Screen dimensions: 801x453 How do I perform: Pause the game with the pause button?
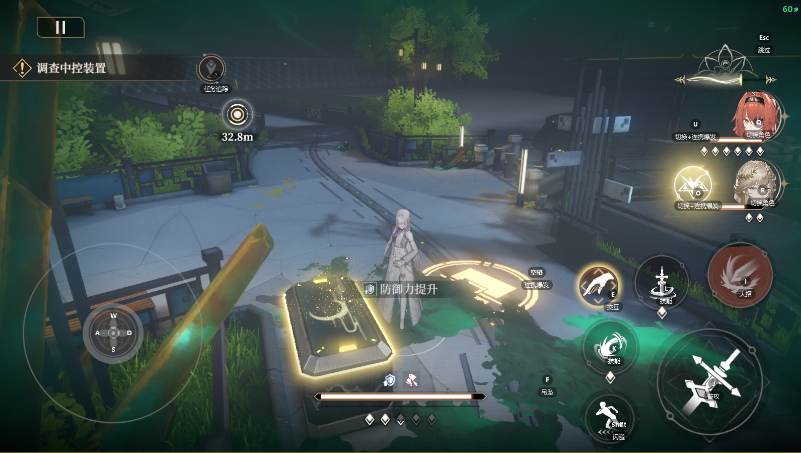(x=60, y=27)
